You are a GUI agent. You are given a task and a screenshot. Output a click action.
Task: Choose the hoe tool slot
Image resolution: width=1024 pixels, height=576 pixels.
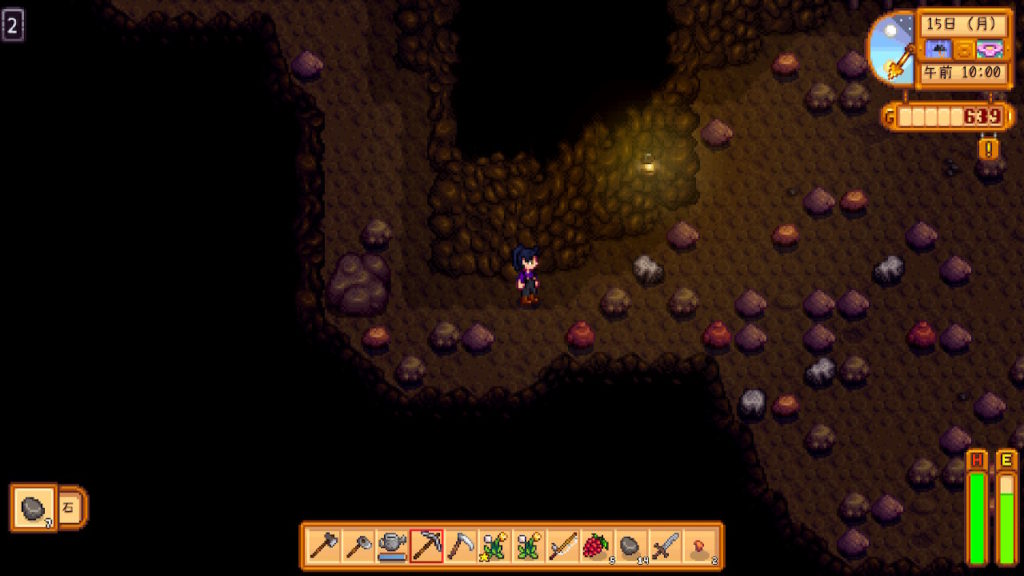pyautogui.click(x=358, y=546)
